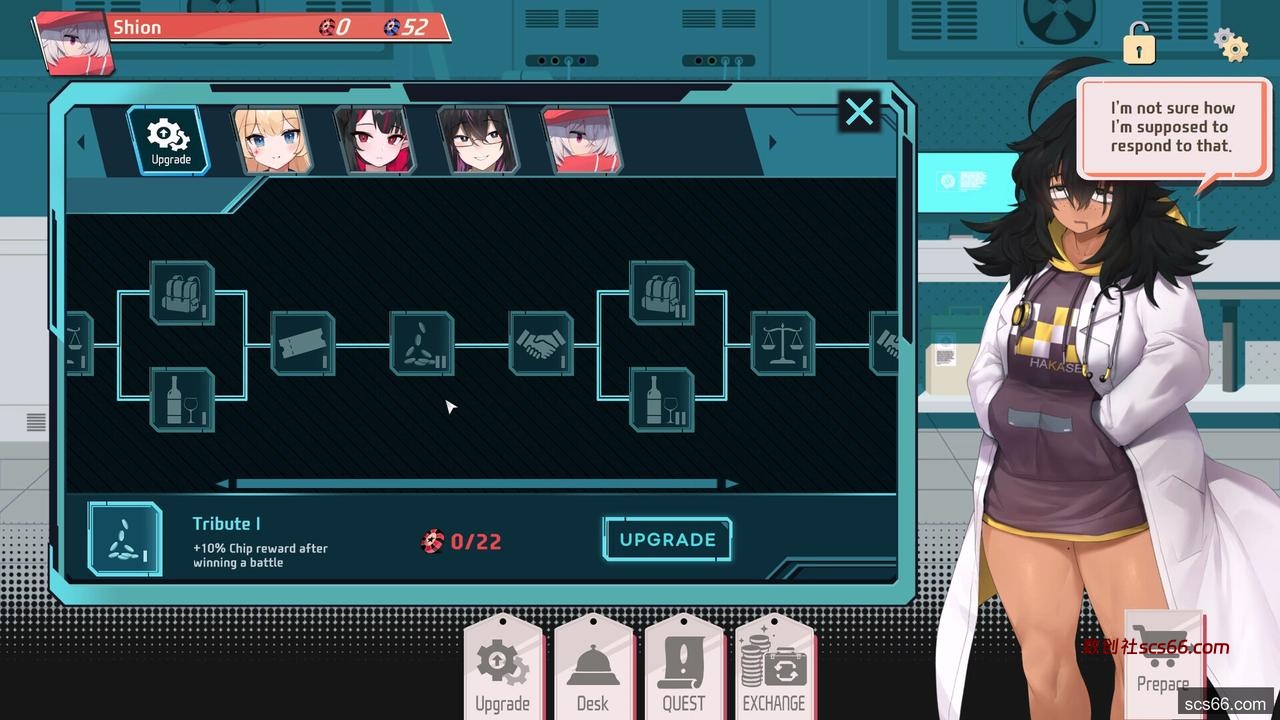
Task: Select the red-cap silver-haired character tab
Action: point(582,141)
